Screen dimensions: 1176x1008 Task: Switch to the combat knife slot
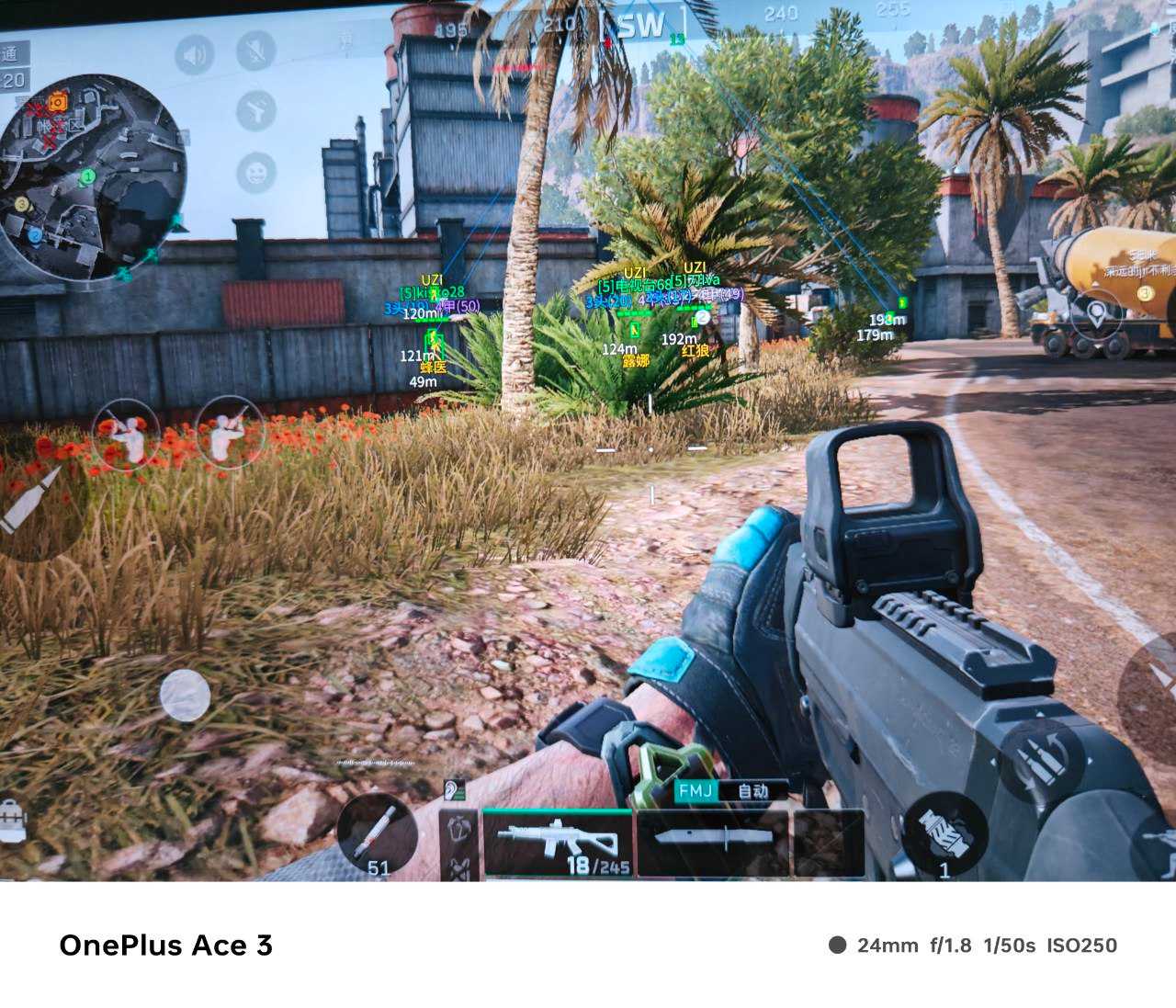[x=711, y=842]
